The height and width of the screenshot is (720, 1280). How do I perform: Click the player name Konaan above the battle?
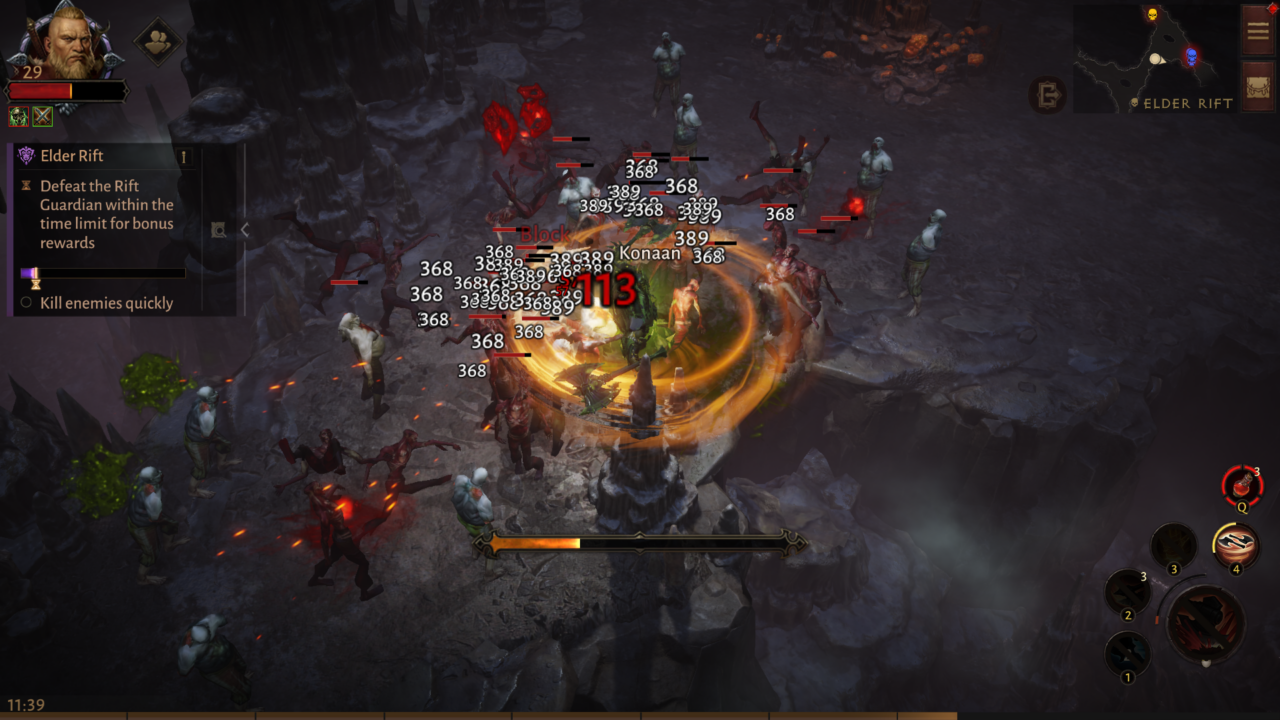click(x=651, y=253)
